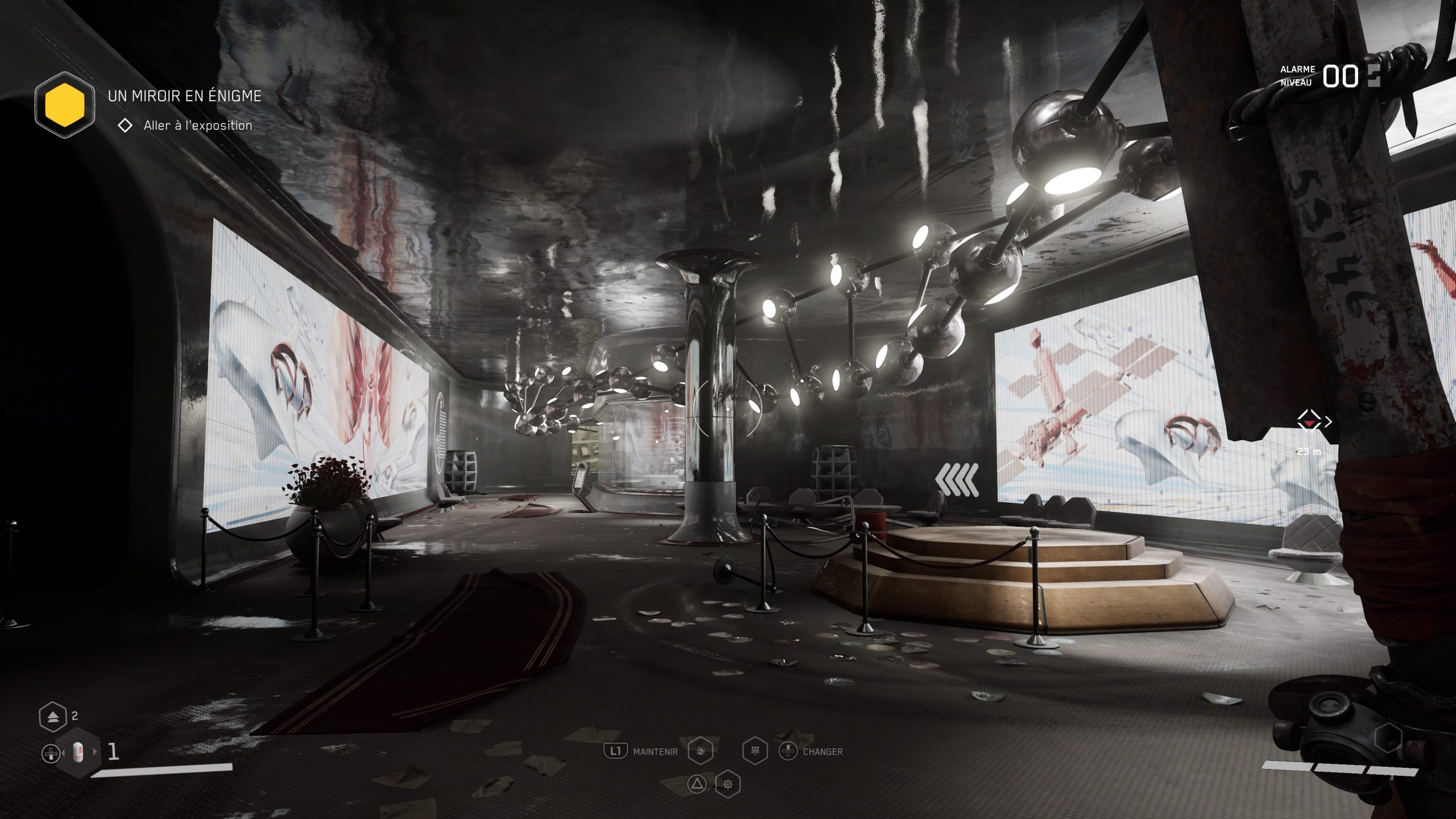This screenshot has height=819, width=1456.
Task: Click the CHANGER label
Action: click(824, 752)
